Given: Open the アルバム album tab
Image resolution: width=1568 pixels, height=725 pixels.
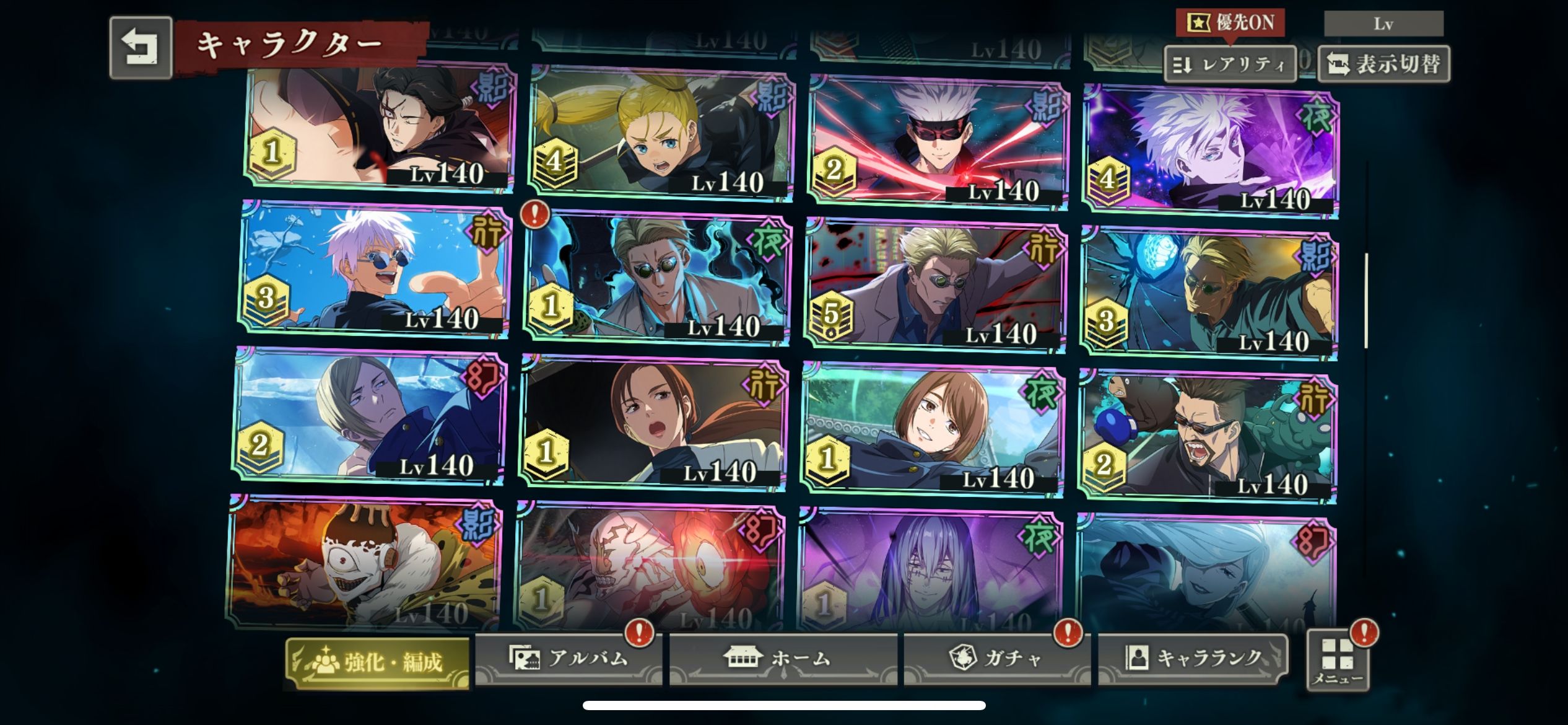Looking at the screenshot, I should [x=568, y=658].
